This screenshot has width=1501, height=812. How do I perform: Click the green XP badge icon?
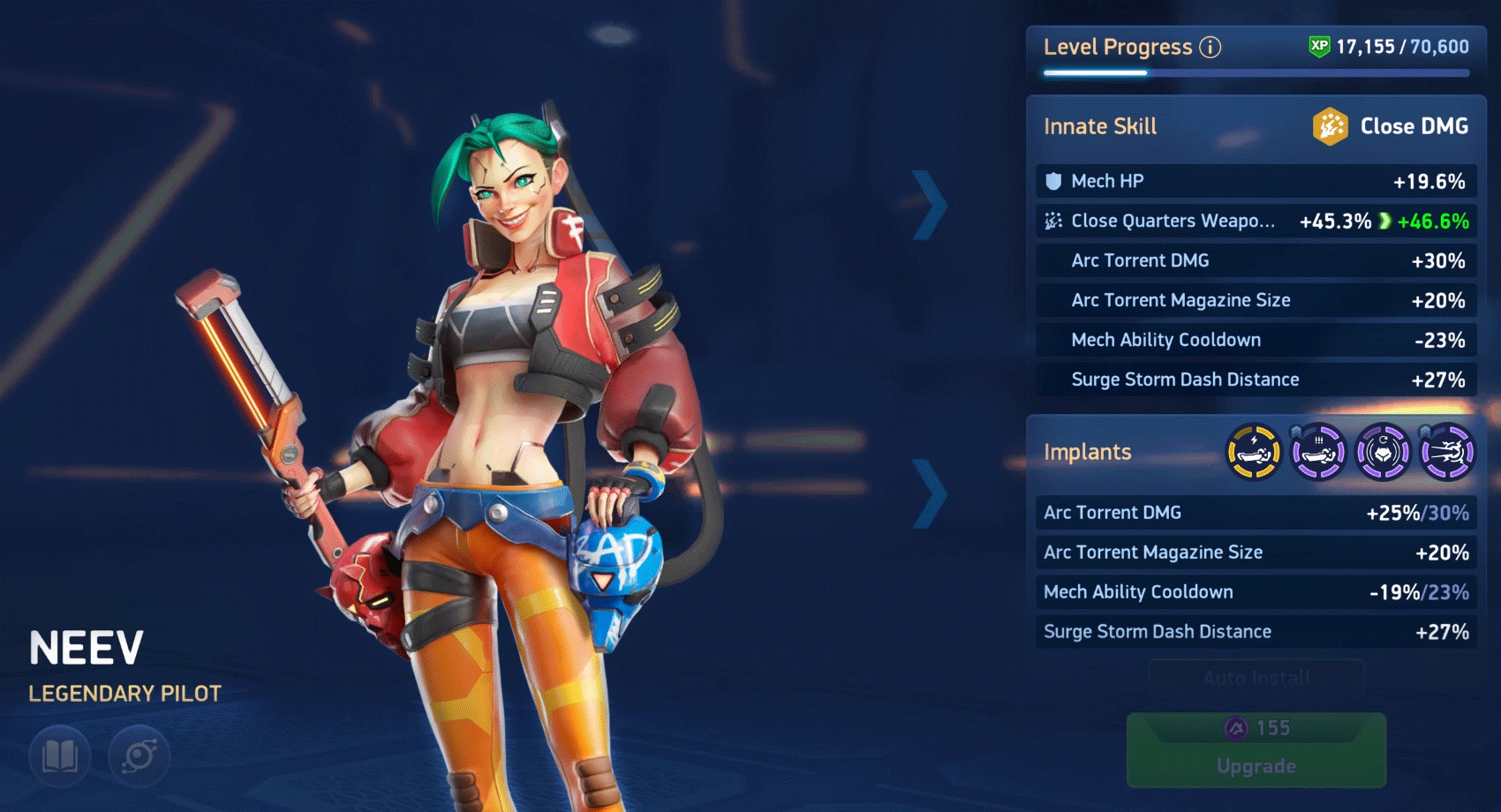(1318, 46)
